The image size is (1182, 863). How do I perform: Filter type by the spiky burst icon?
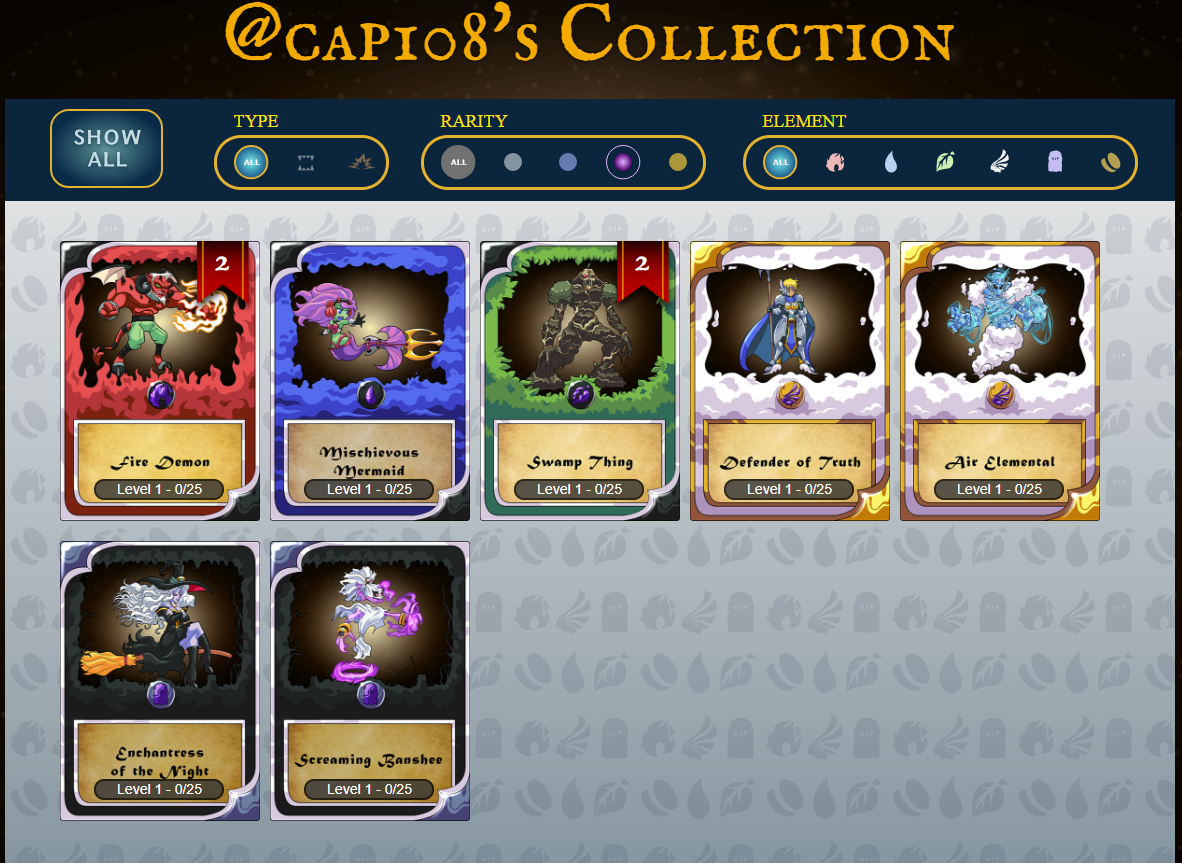(360, 162)
